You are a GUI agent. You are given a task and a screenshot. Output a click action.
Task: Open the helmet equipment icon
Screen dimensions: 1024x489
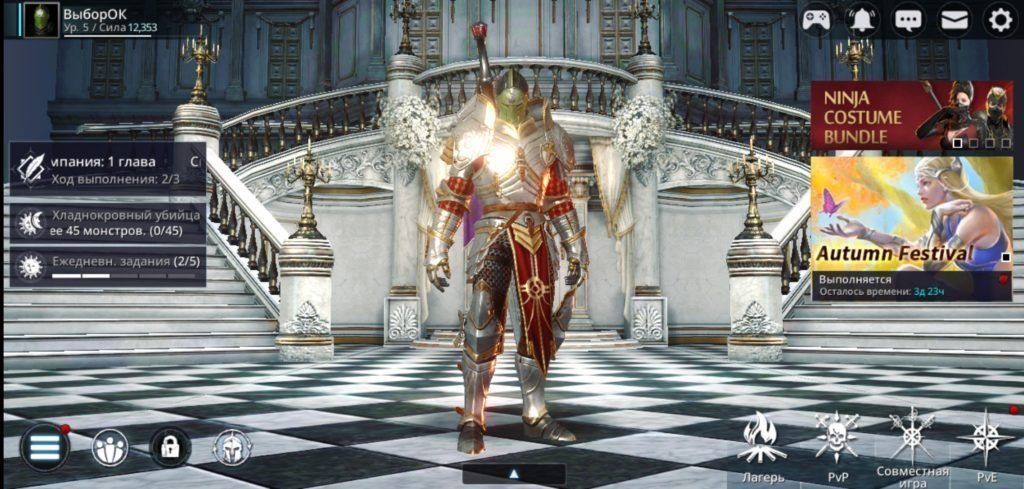[x=232, y=447]
